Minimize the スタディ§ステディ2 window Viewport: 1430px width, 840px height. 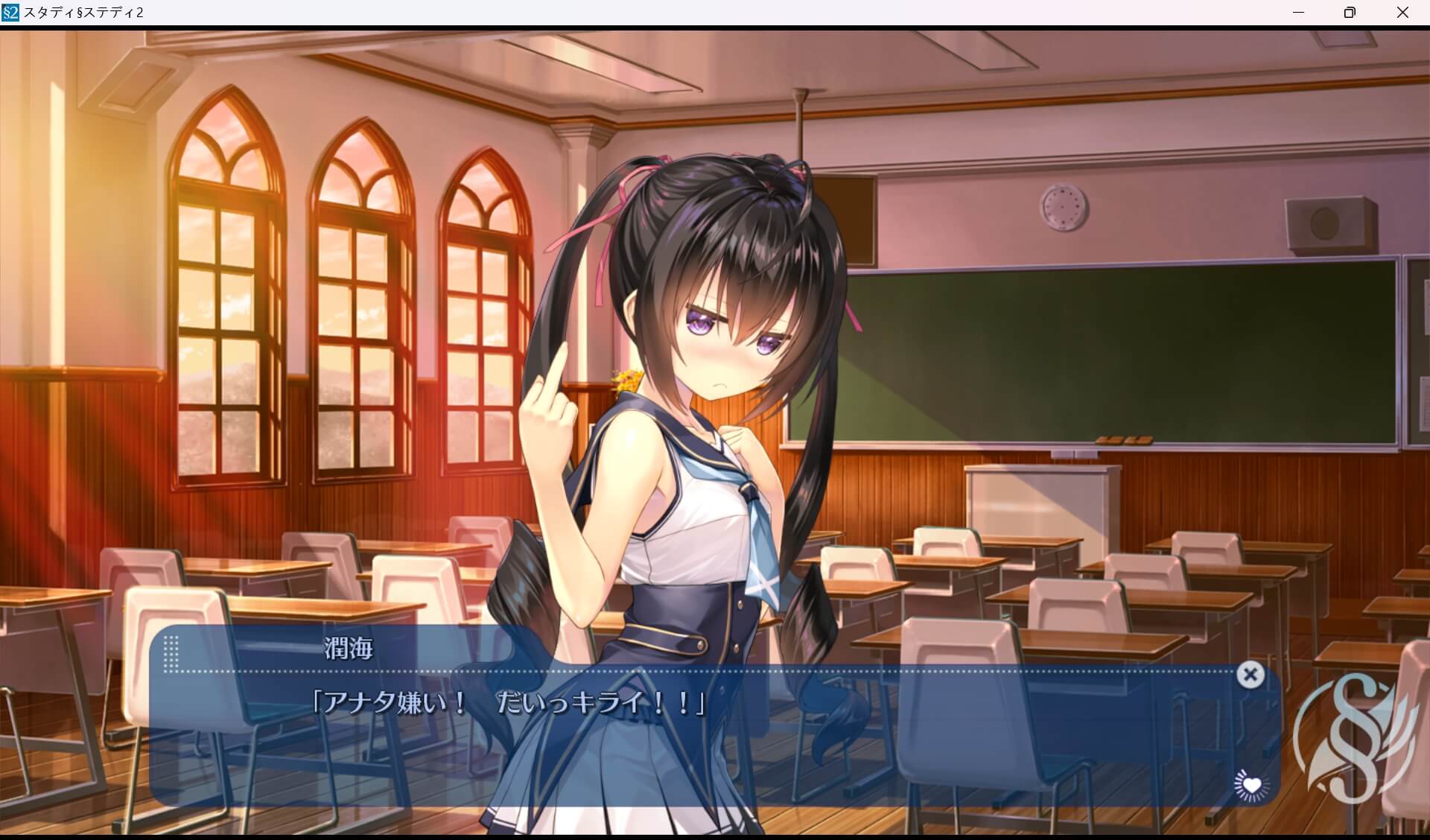pos(1299,12)
